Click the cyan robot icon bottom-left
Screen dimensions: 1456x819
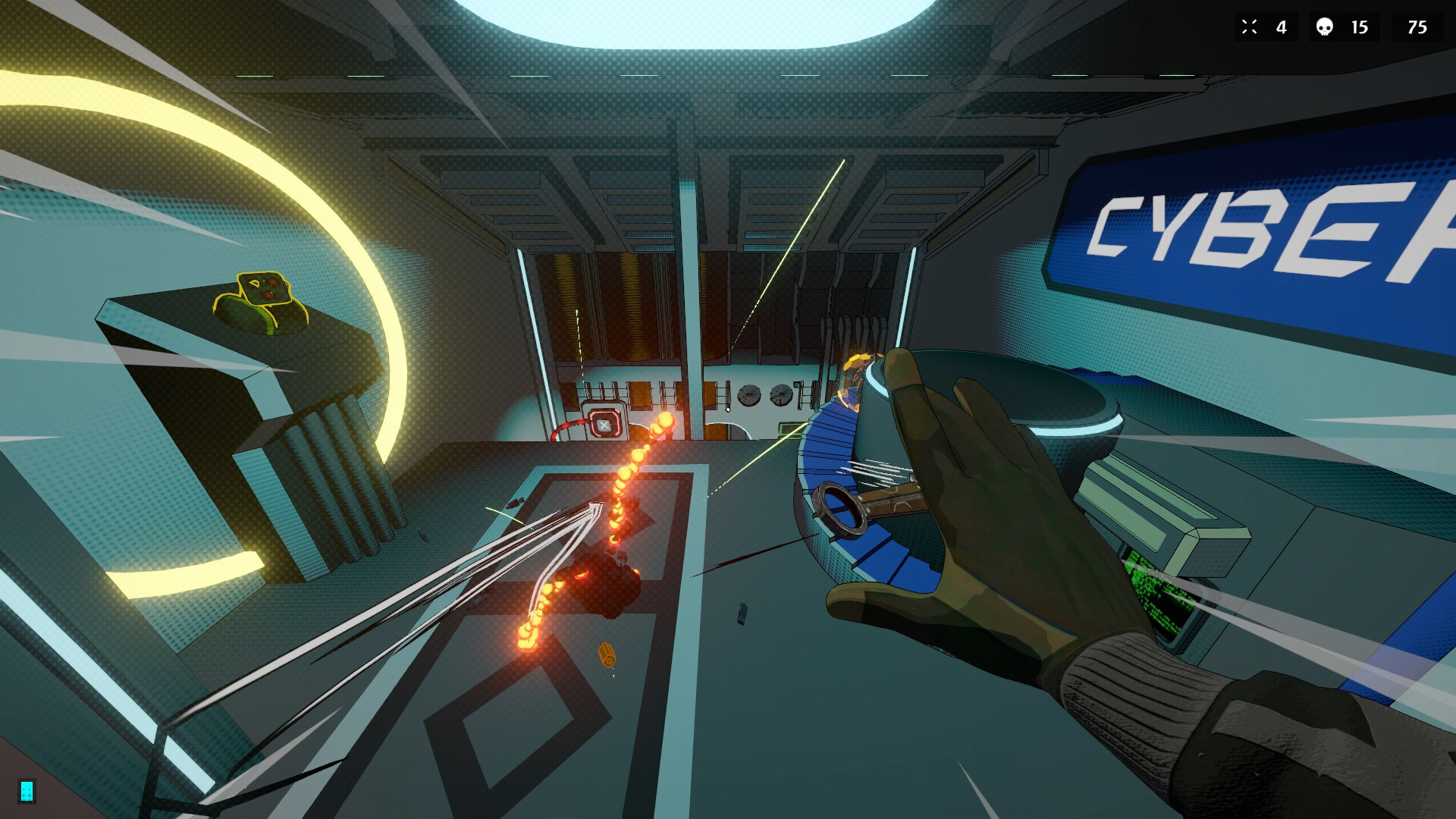point(25,791)
